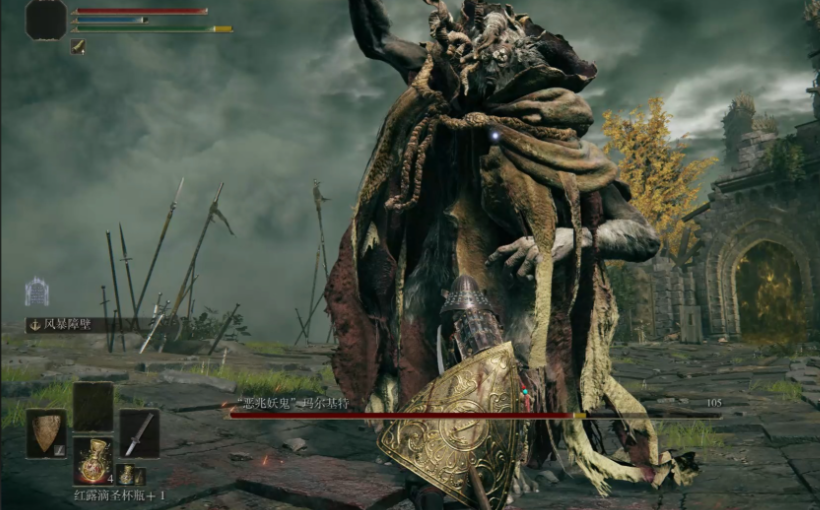Viewport: 820px width, 510px height.
Task: Use the Flask of Crimson Tears +1 slot
Action: pos(93,460)
